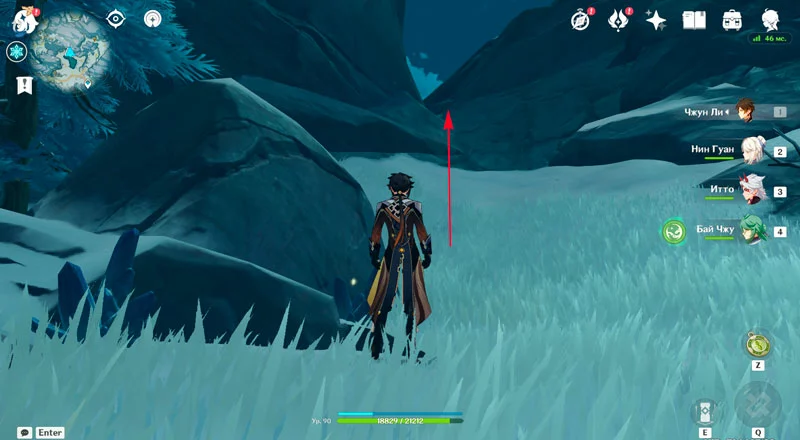This screenshot has height=440, width=800.
Task: Open the events compass icon
Action: (581, 19)
